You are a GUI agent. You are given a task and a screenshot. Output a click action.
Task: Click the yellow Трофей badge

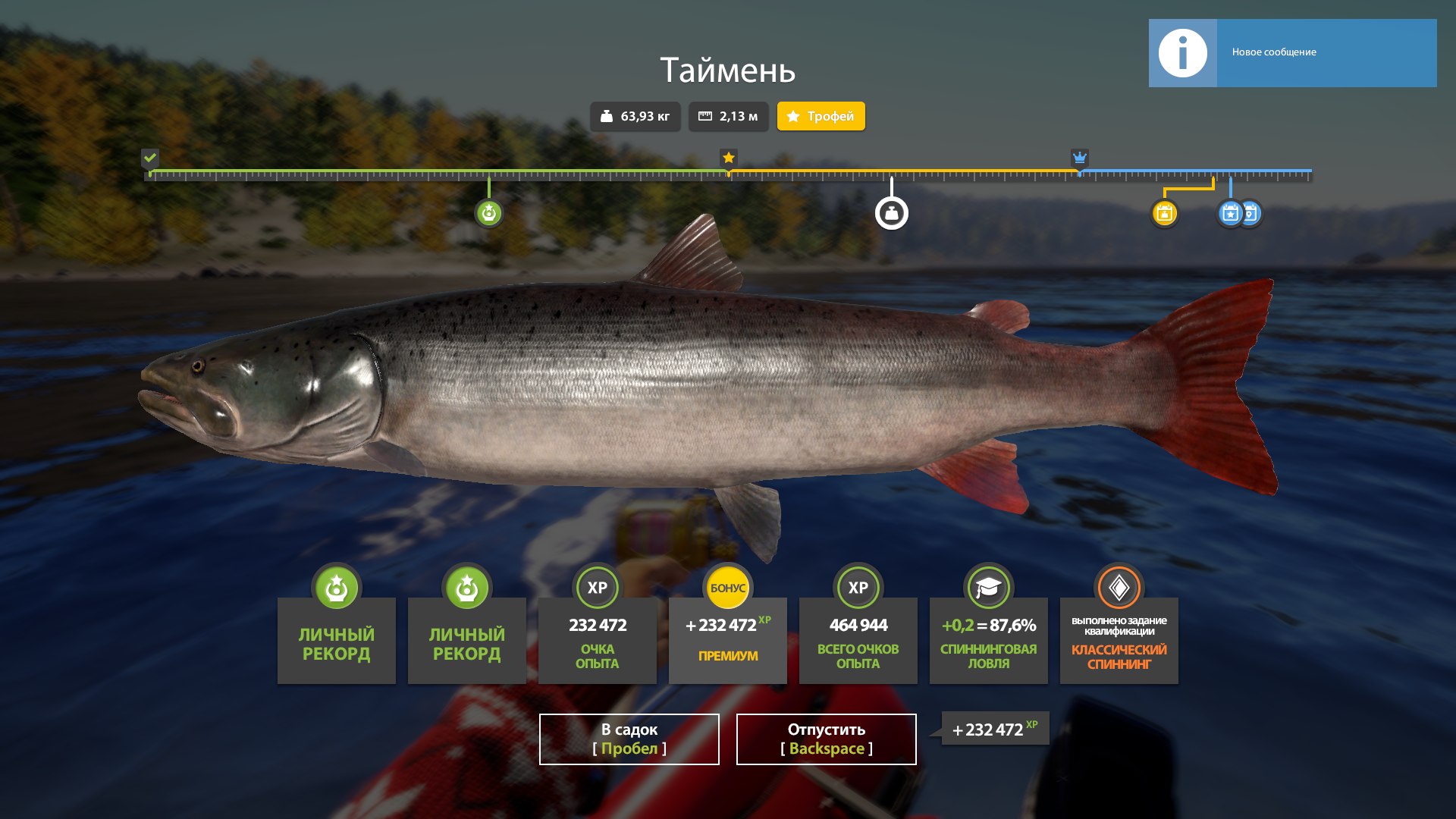coord(821,116)
